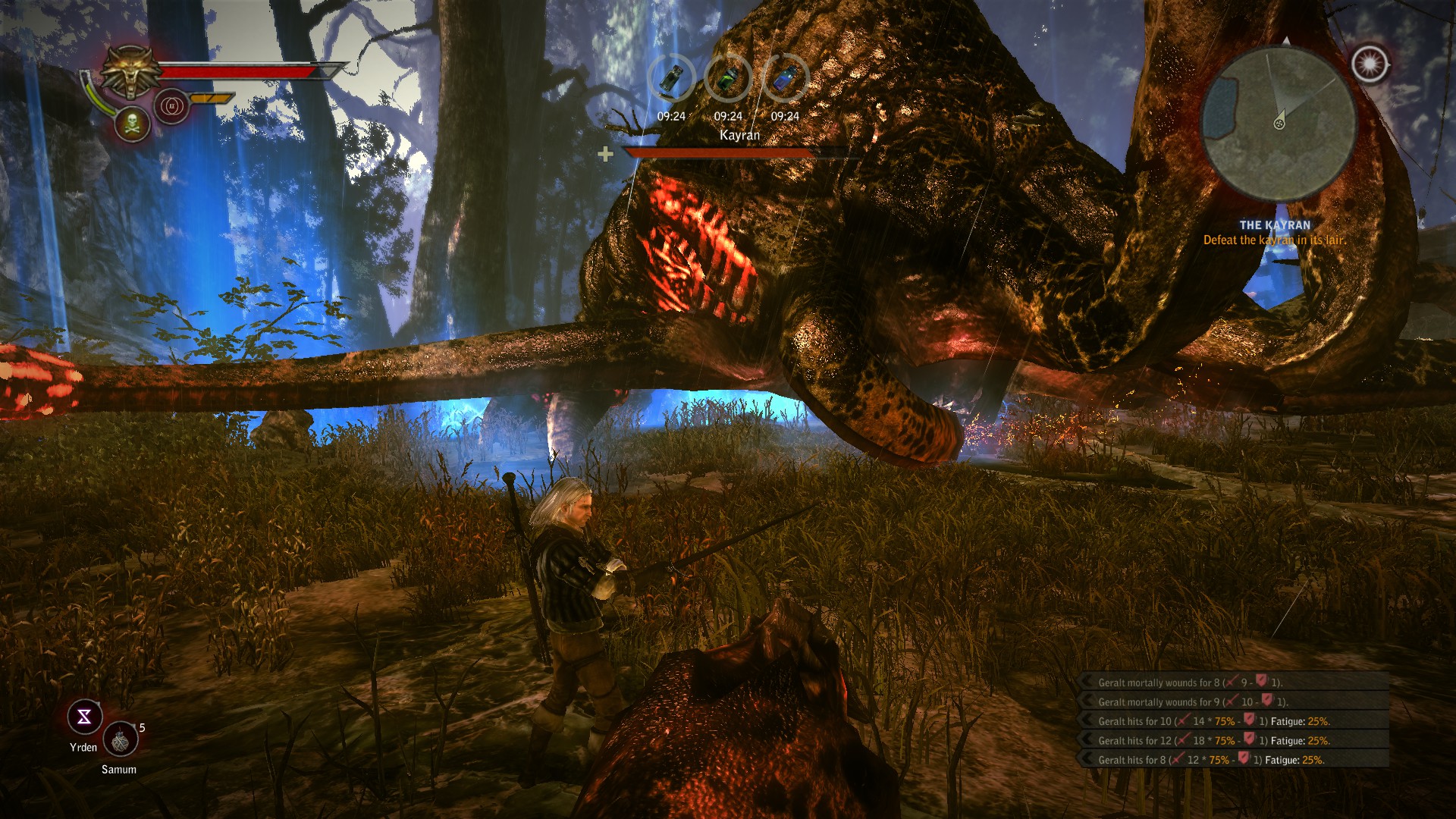Select the skull and crossbones toxicity icon
Screen dimensions: 1456x819
coord(133,122)
